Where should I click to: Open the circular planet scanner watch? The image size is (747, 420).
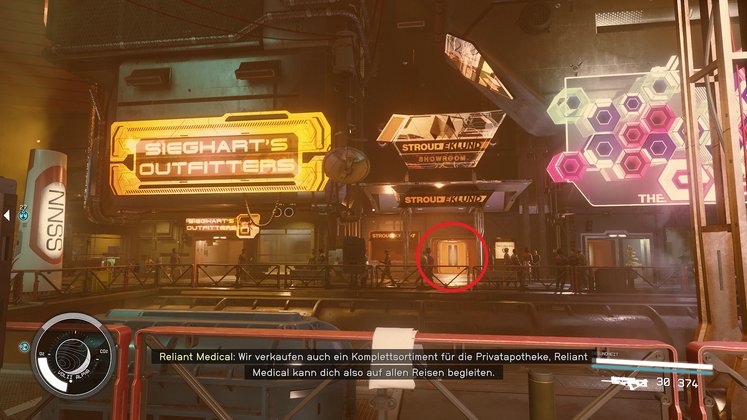pyautogui.click(x=70, y=353)
